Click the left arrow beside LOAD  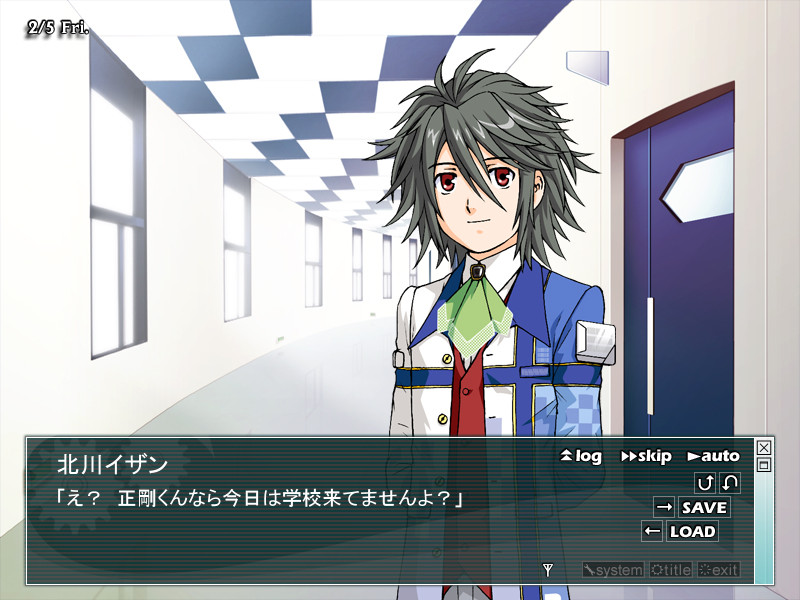(x=652, y=531)
